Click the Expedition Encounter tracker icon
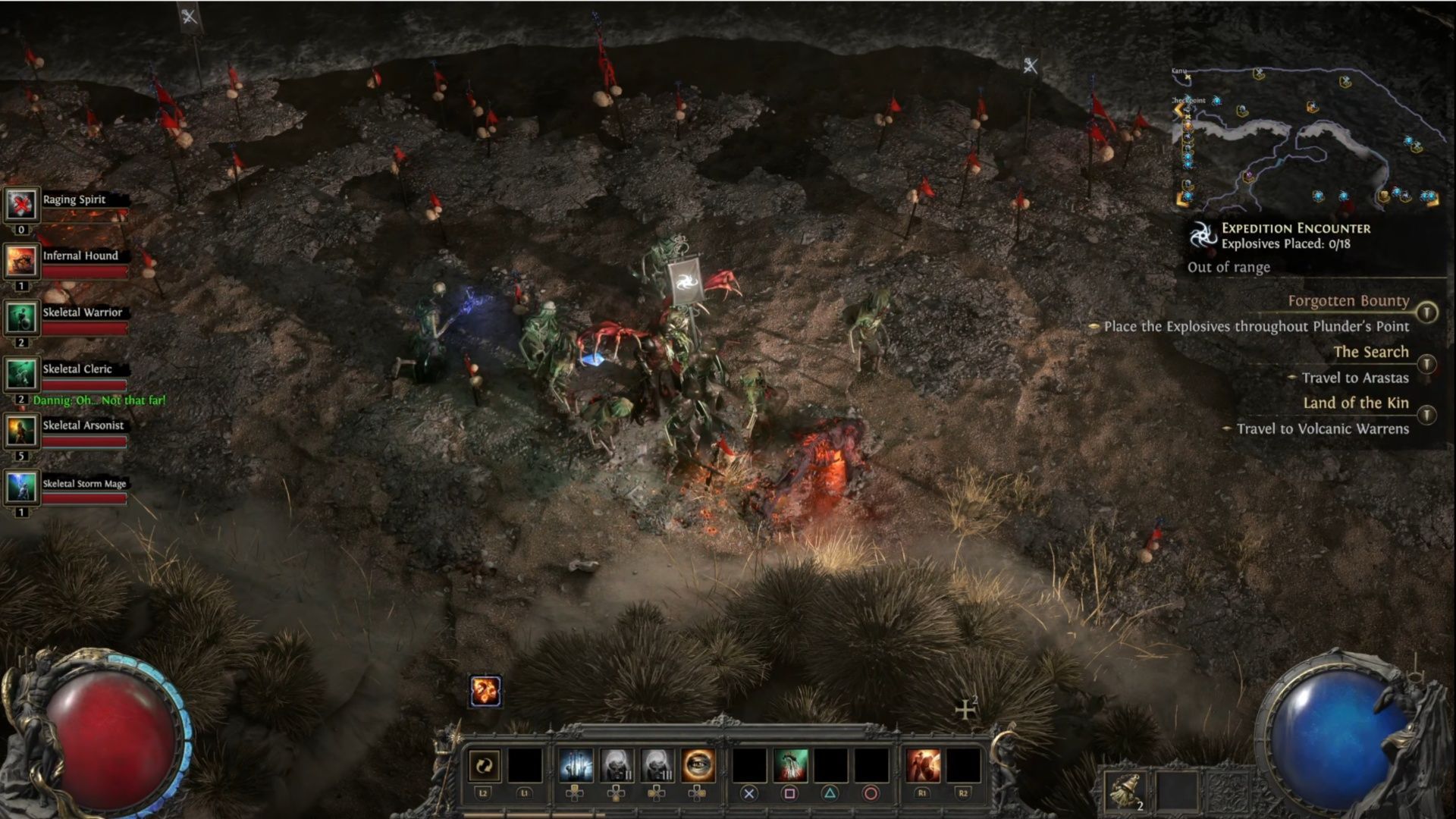This screenshot has height=819, width=1456. tap(1203, 236)
